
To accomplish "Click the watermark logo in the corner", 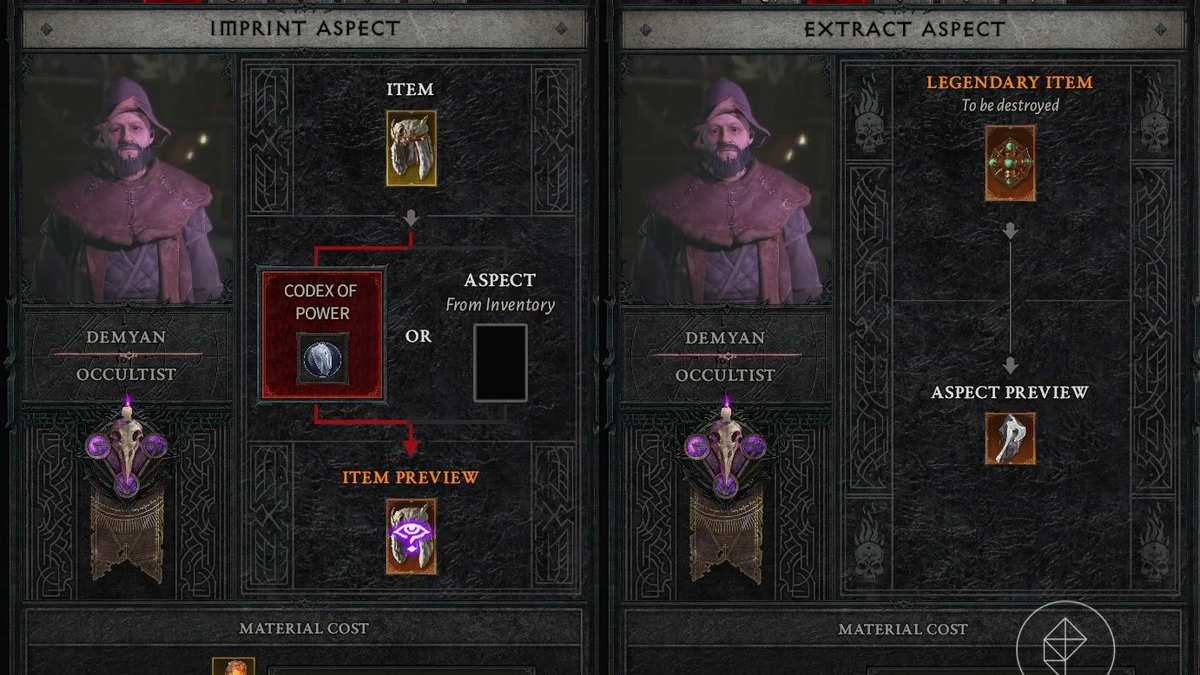I will tap(1064, 642).
